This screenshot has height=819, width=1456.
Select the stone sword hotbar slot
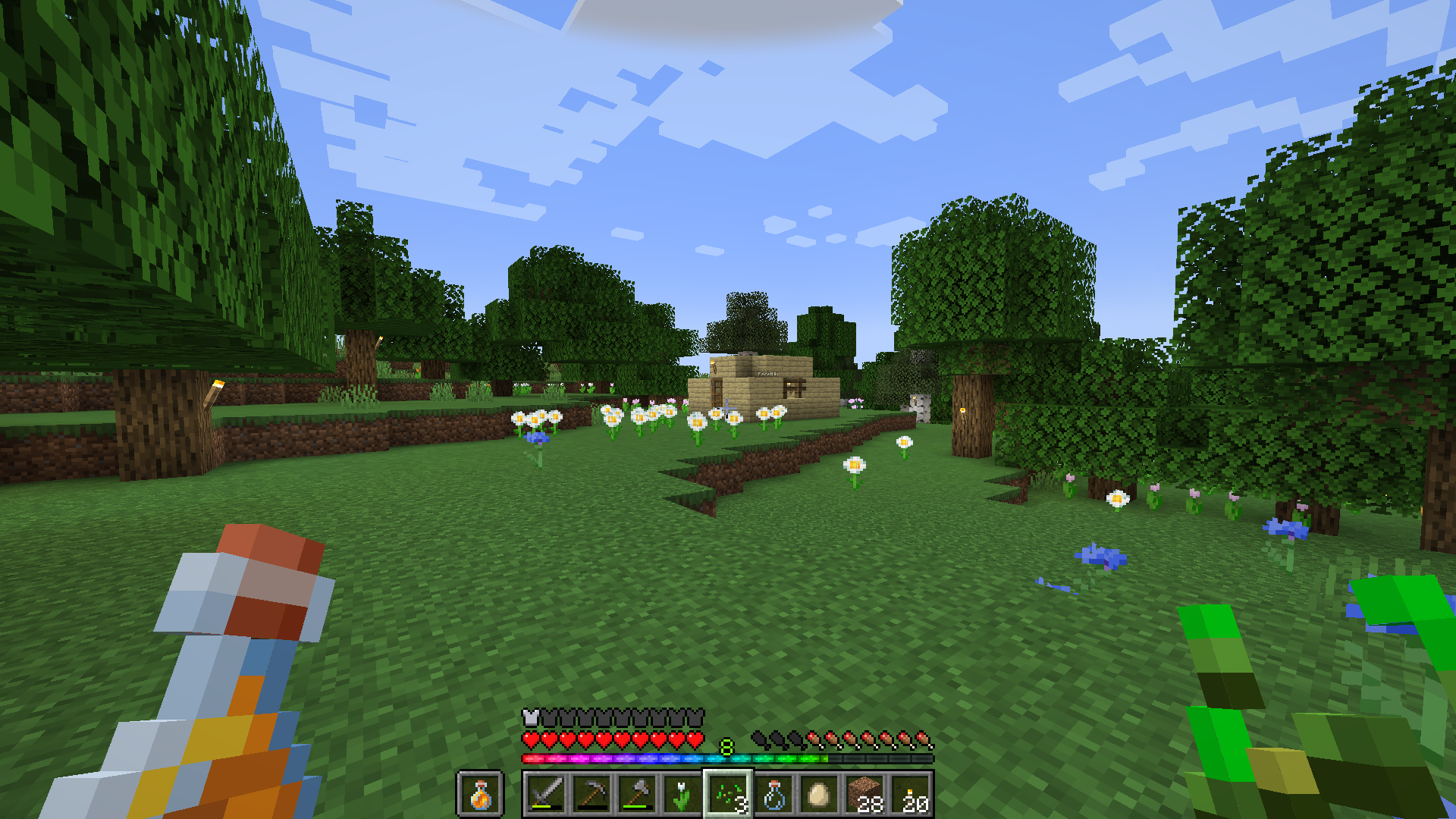[546, 794]
